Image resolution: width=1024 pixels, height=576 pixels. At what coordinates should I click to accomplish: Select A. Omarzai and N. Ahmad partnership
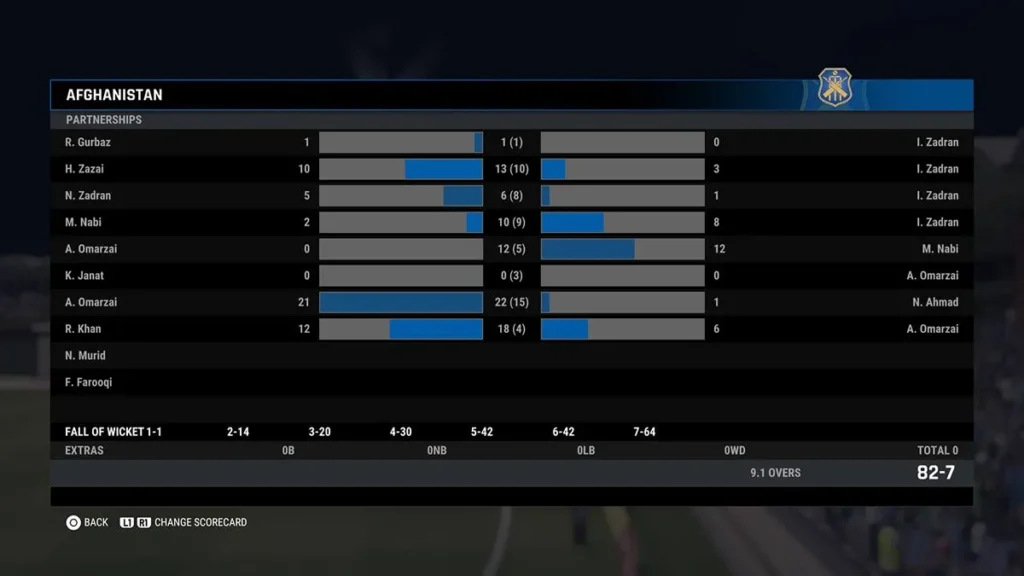pyautogui.click(x=511, y=302)
